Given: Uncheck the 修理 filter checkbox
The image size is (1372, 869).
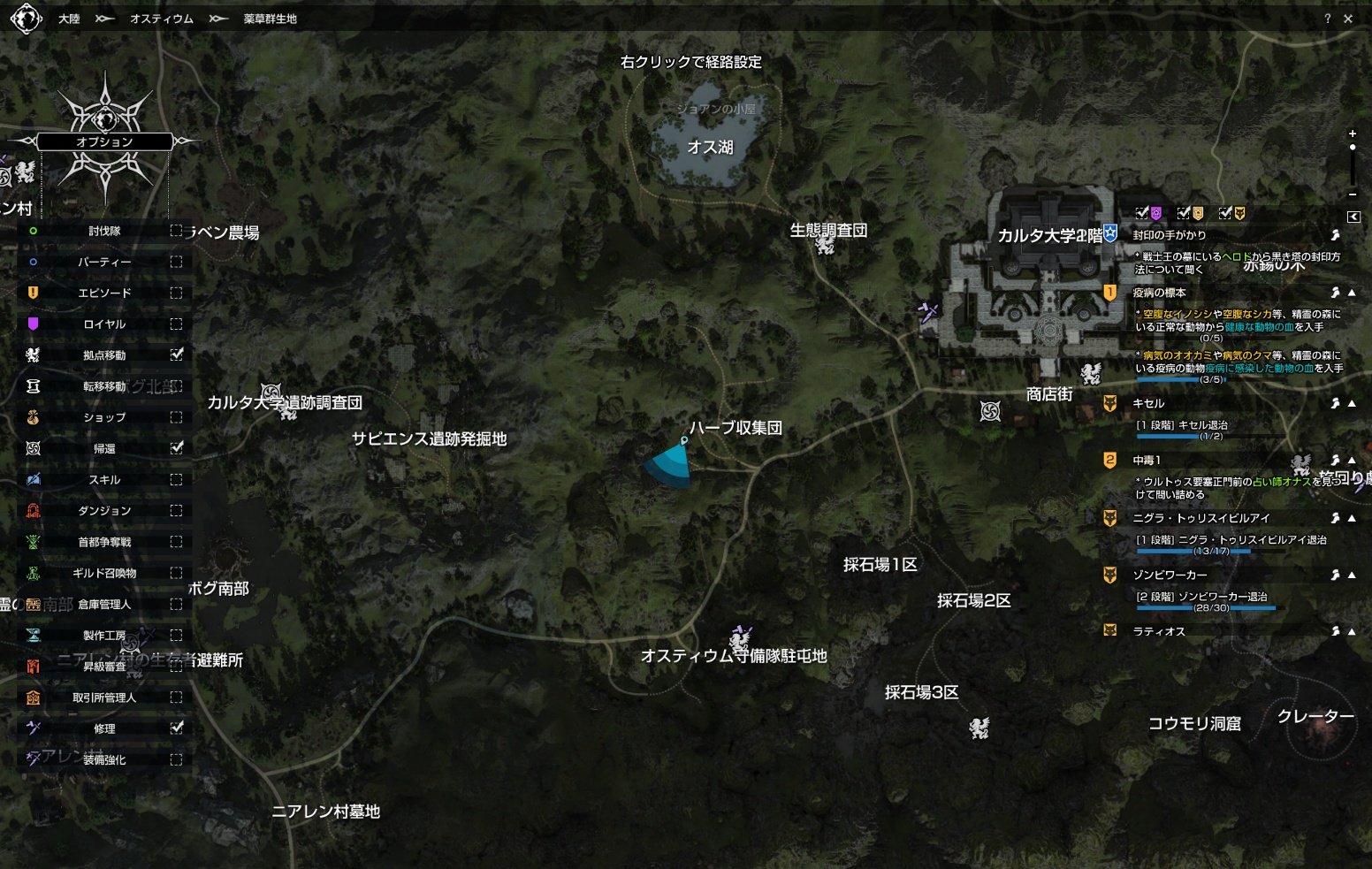Looking at the screenshot, I should 177,728.
